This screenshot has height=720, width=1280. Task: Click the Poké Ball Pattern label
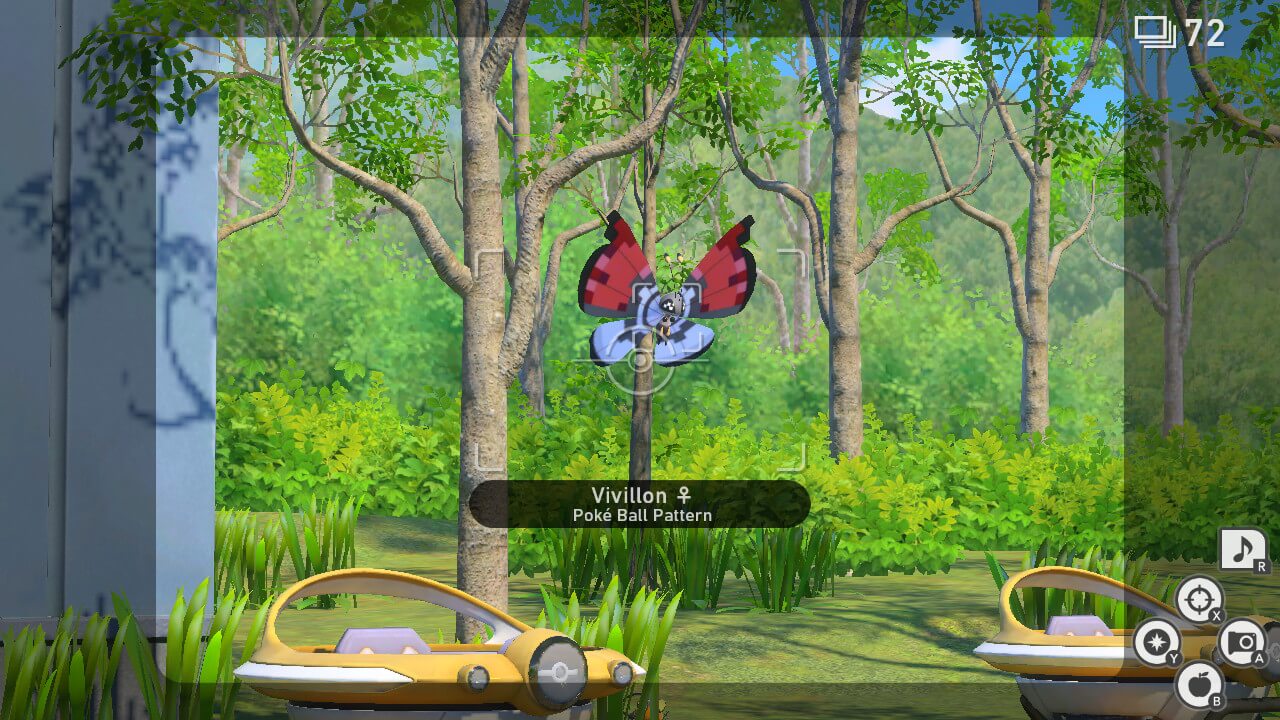pyautogui.click(x=640, y=514)
